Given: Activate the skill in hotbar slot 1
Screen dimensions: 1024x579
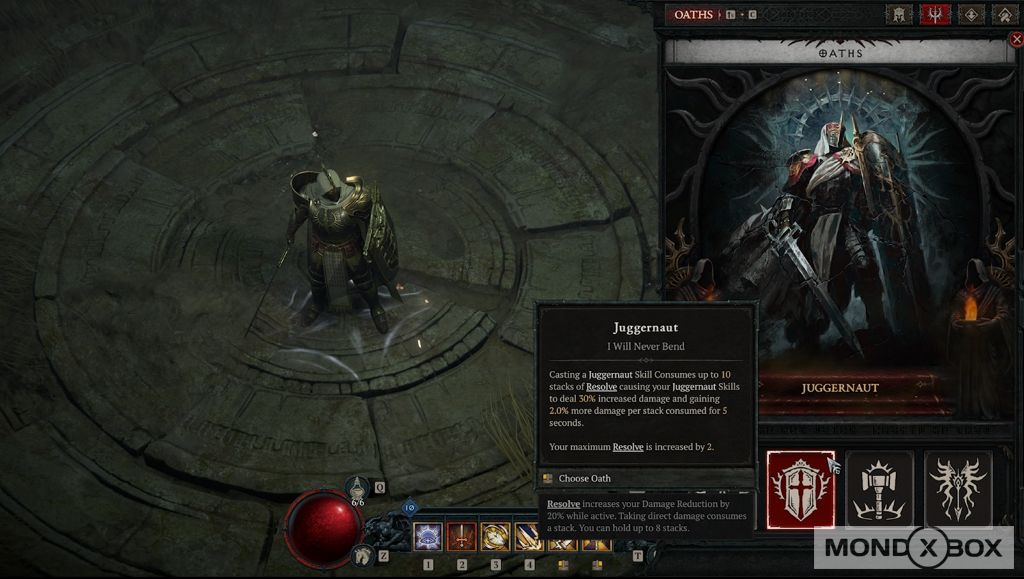Looking at the screenshot, I should click(428, 538).
